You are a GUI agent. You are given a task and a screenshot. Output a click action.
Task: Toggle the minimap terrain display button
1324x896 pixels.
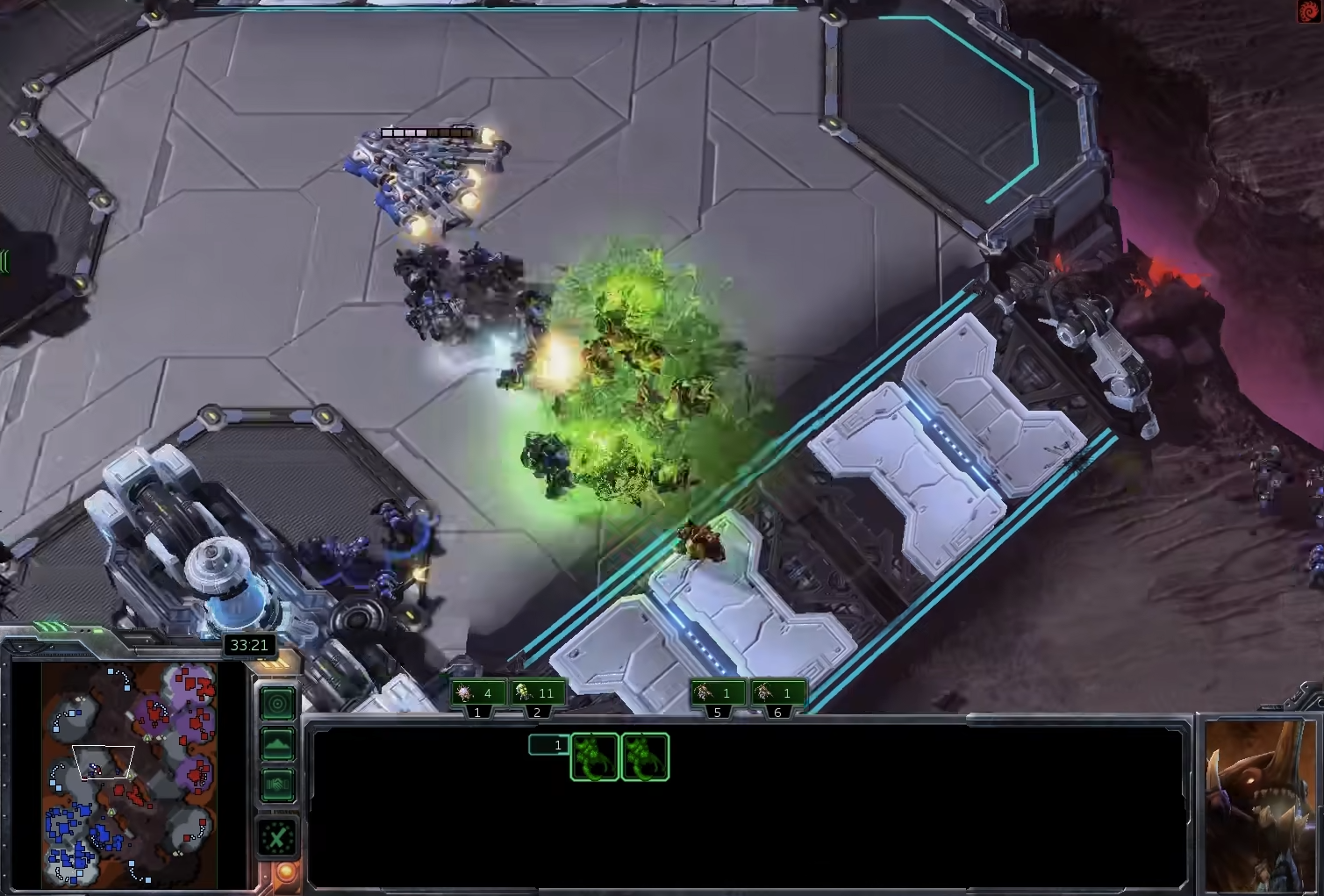click(277, 744)
